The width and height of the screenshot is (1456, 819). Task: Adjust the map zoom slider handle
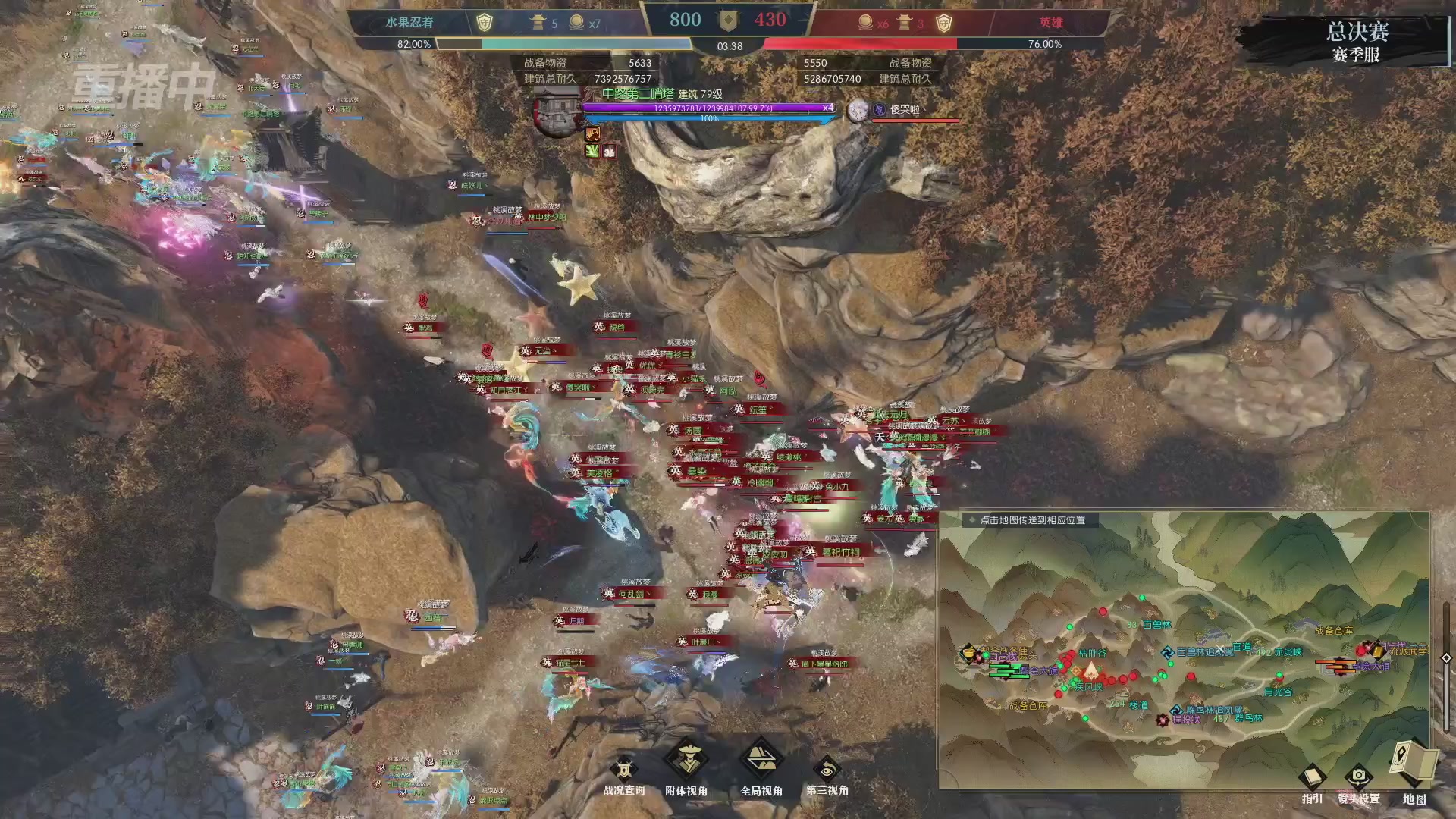point(1446,658)
